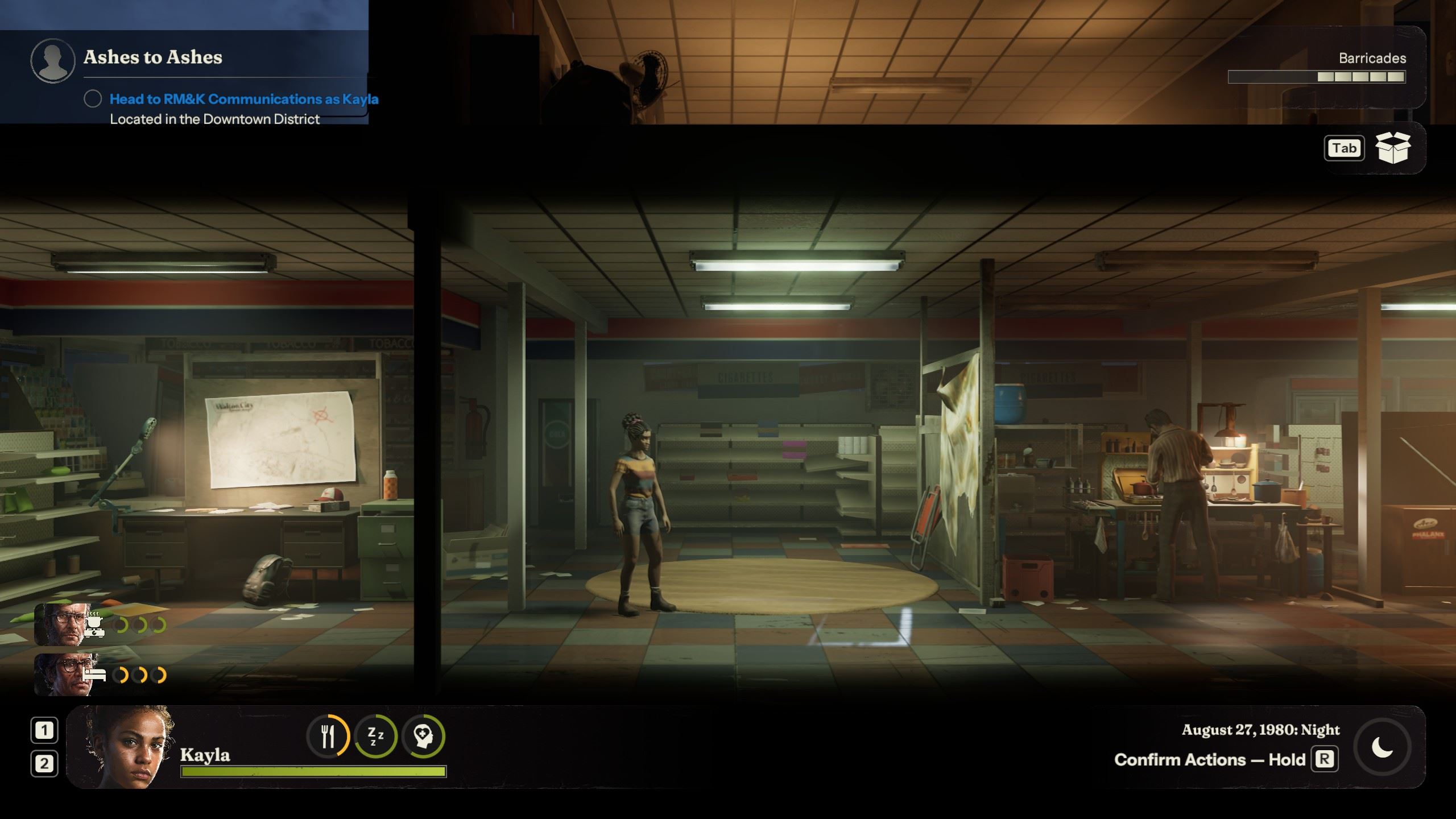
Task: Open the stash box inventory icon
Action: pyautogui.click(x=1392, y=148)
